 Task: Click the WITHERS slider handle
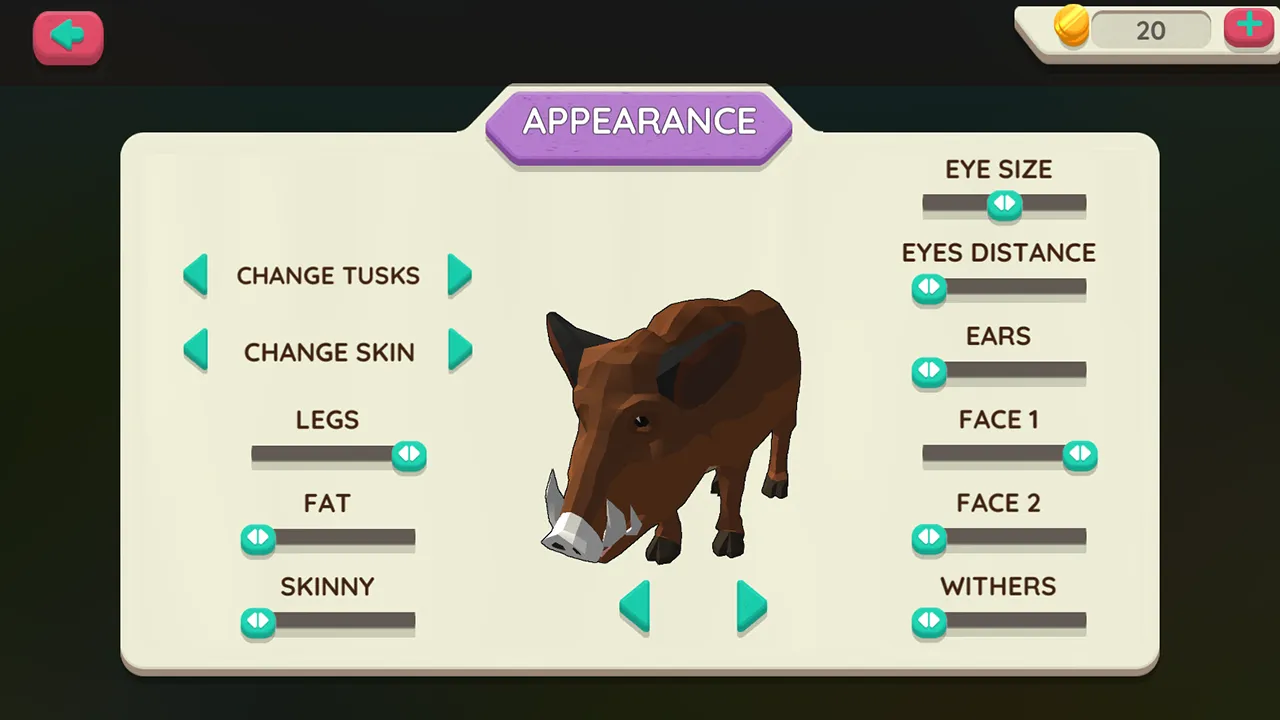tap(929, 622)
